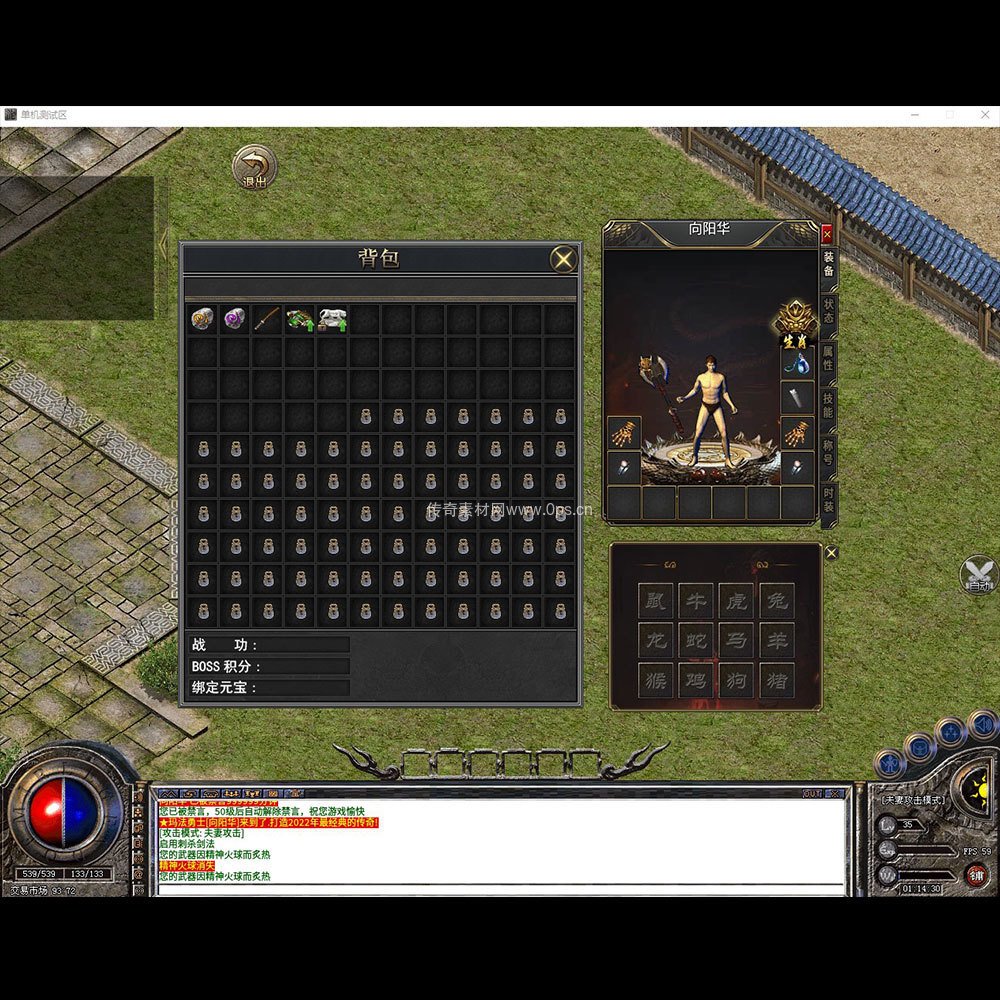
Task: Toggle the 自动 auto-combat crossed swords button
Action: point(979,576)
